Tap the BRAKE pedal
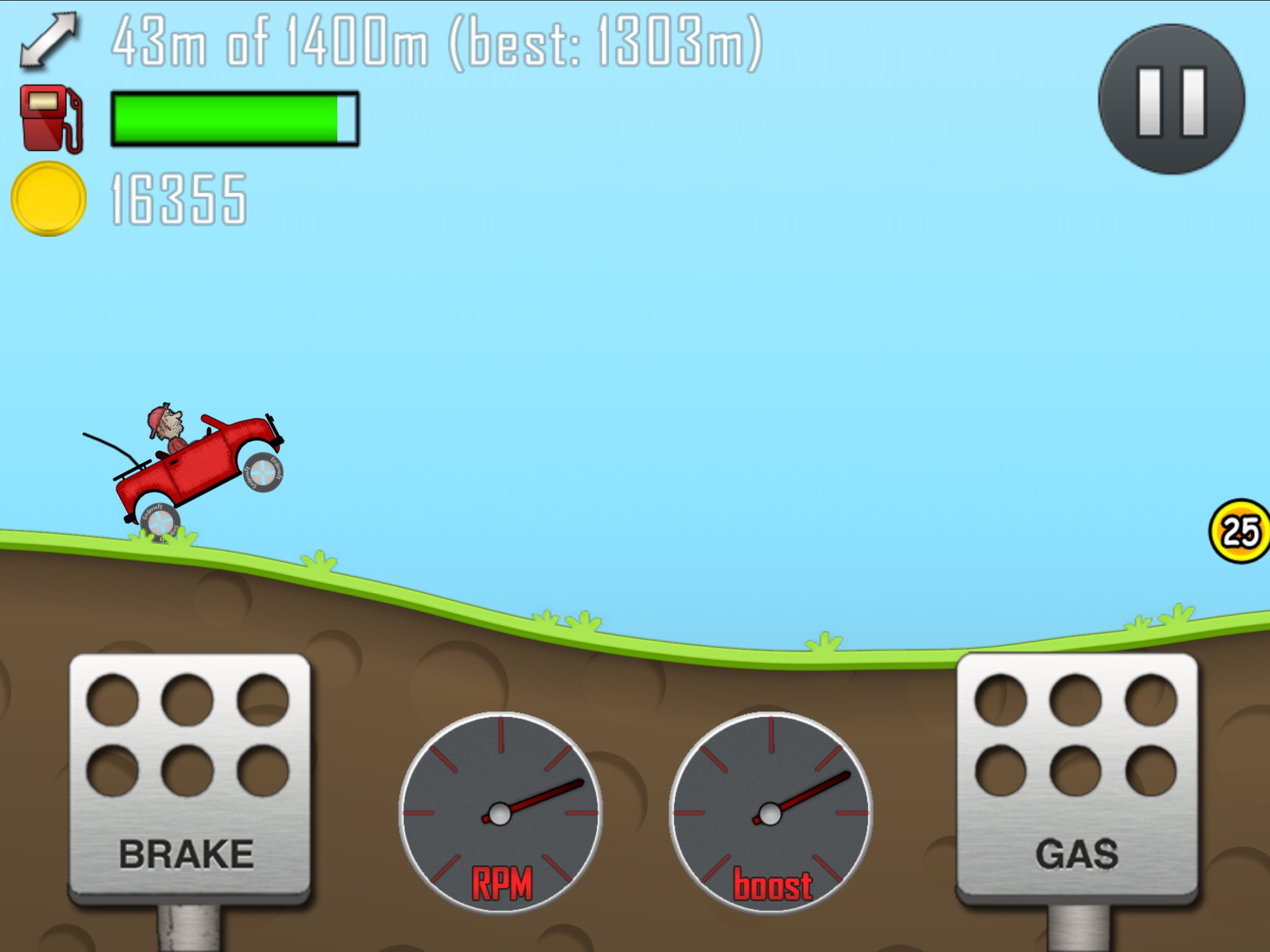Screen dimensions: 1270x952 (x=189, y=778)
